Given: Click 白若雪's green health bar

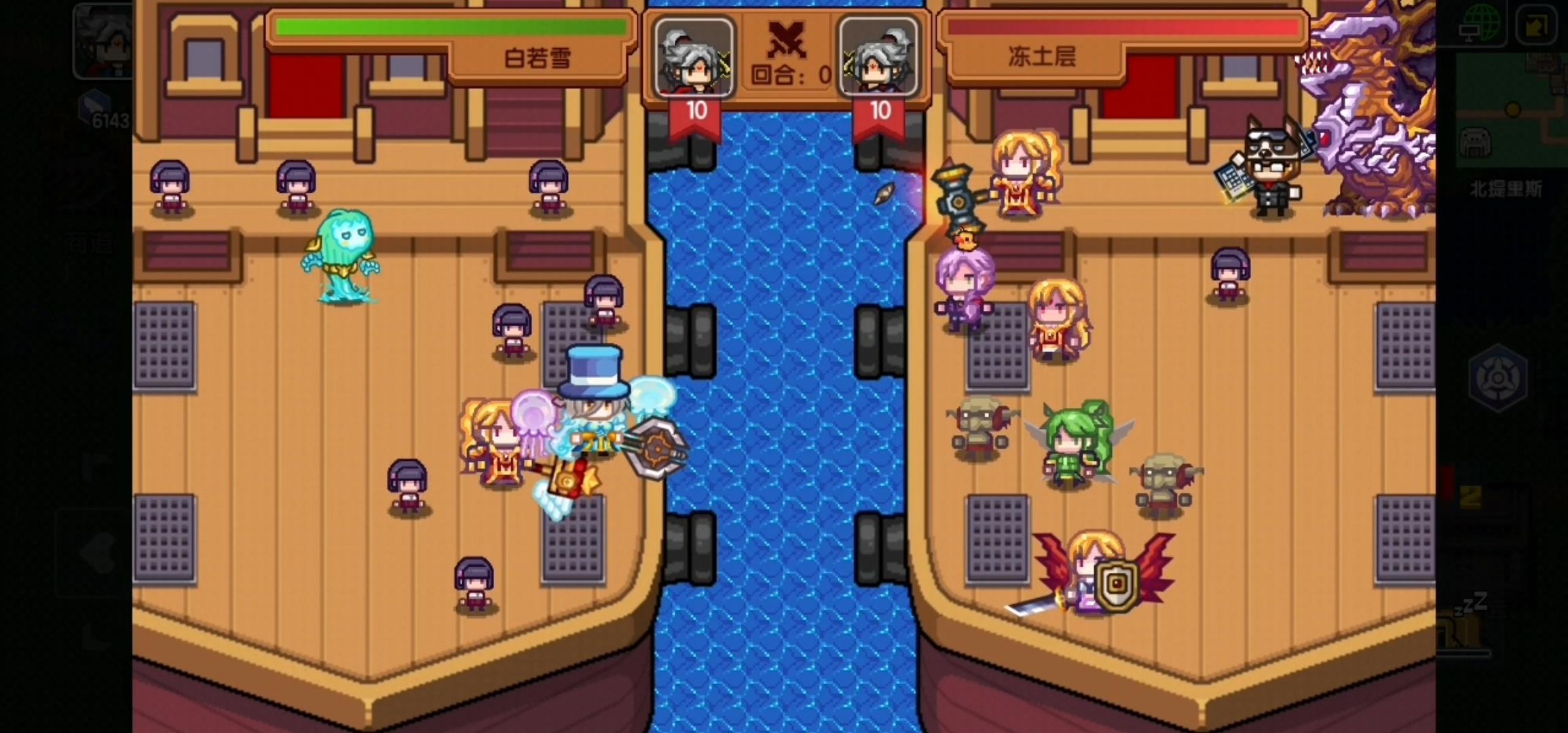Looking at the screenshot, I should tap(448, 27).
